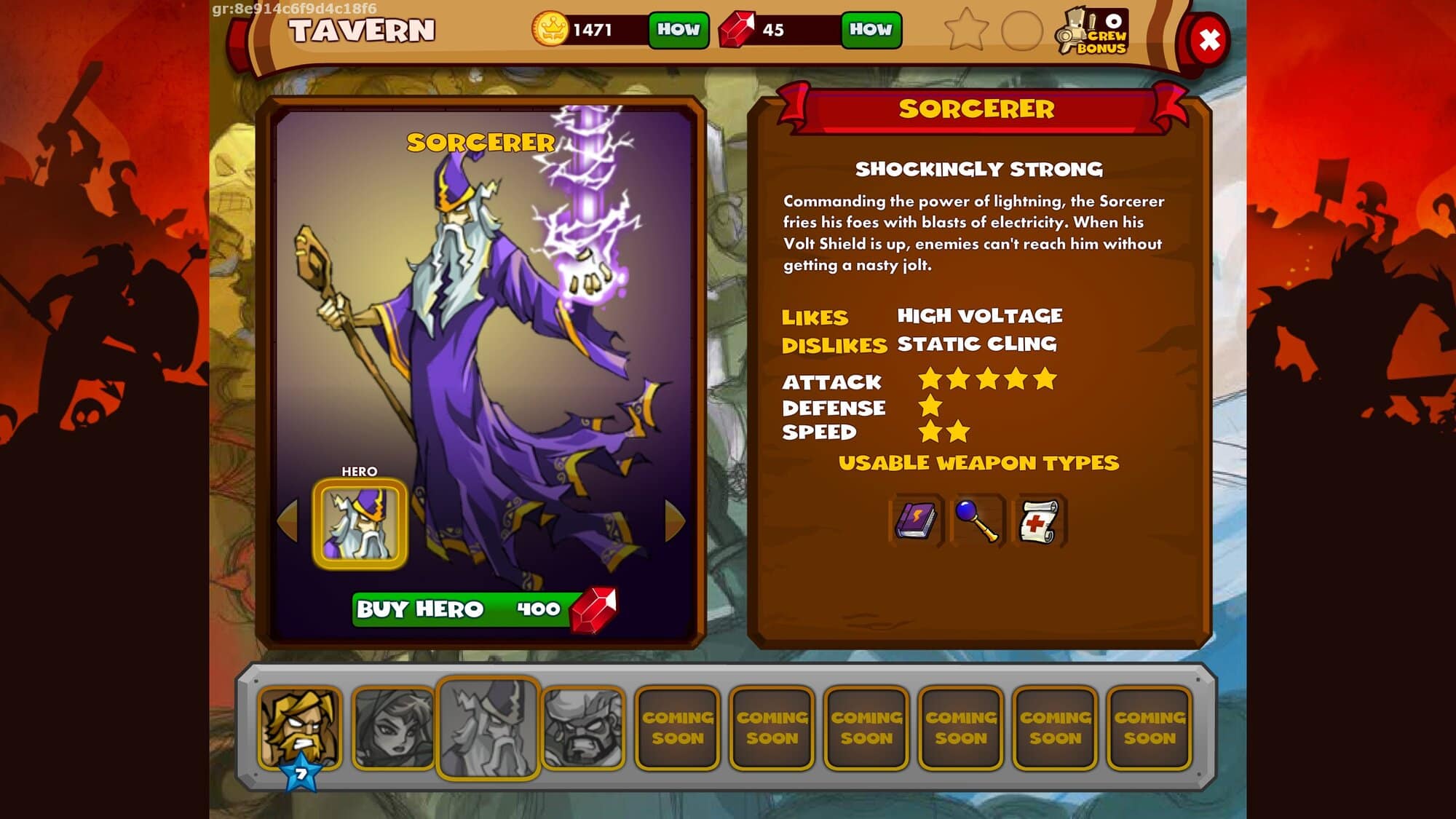The image size is (1456, 819).
Task: Choose the blond bearded level 7 hero
Action: (x=301, y=727)
